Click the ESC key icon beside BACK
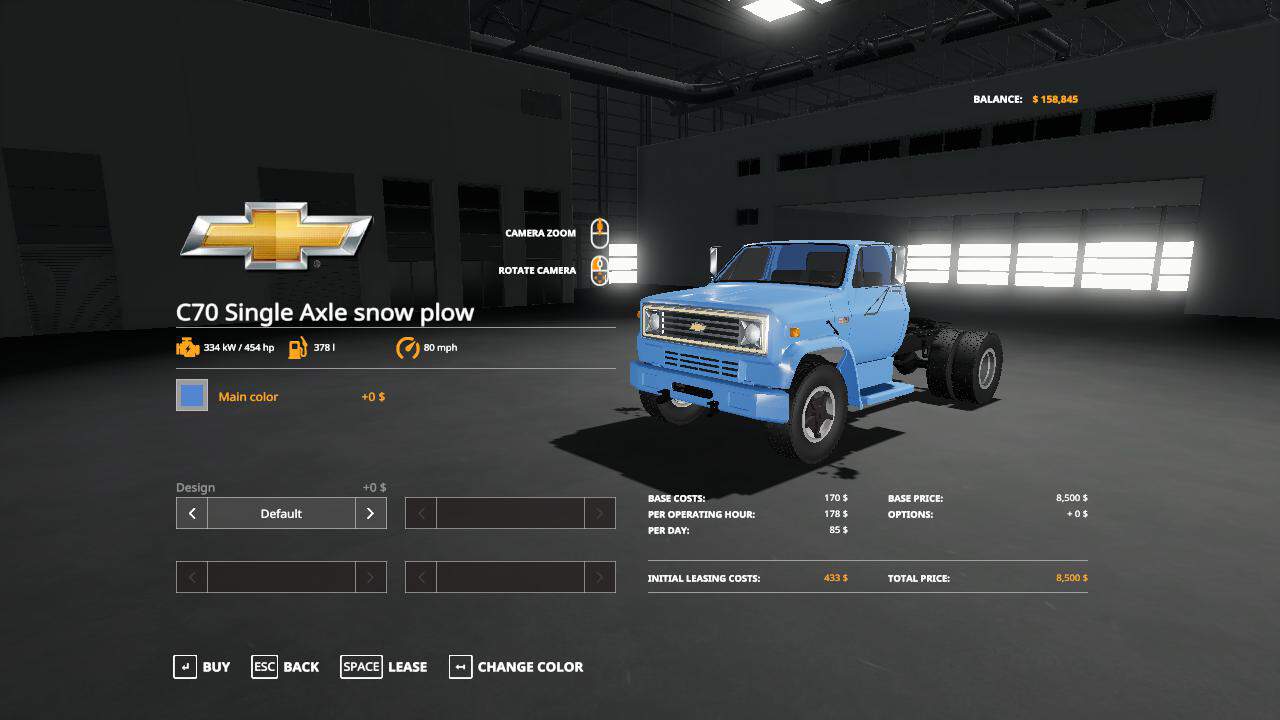This screenshot has width=1280, height=720. 264,667
